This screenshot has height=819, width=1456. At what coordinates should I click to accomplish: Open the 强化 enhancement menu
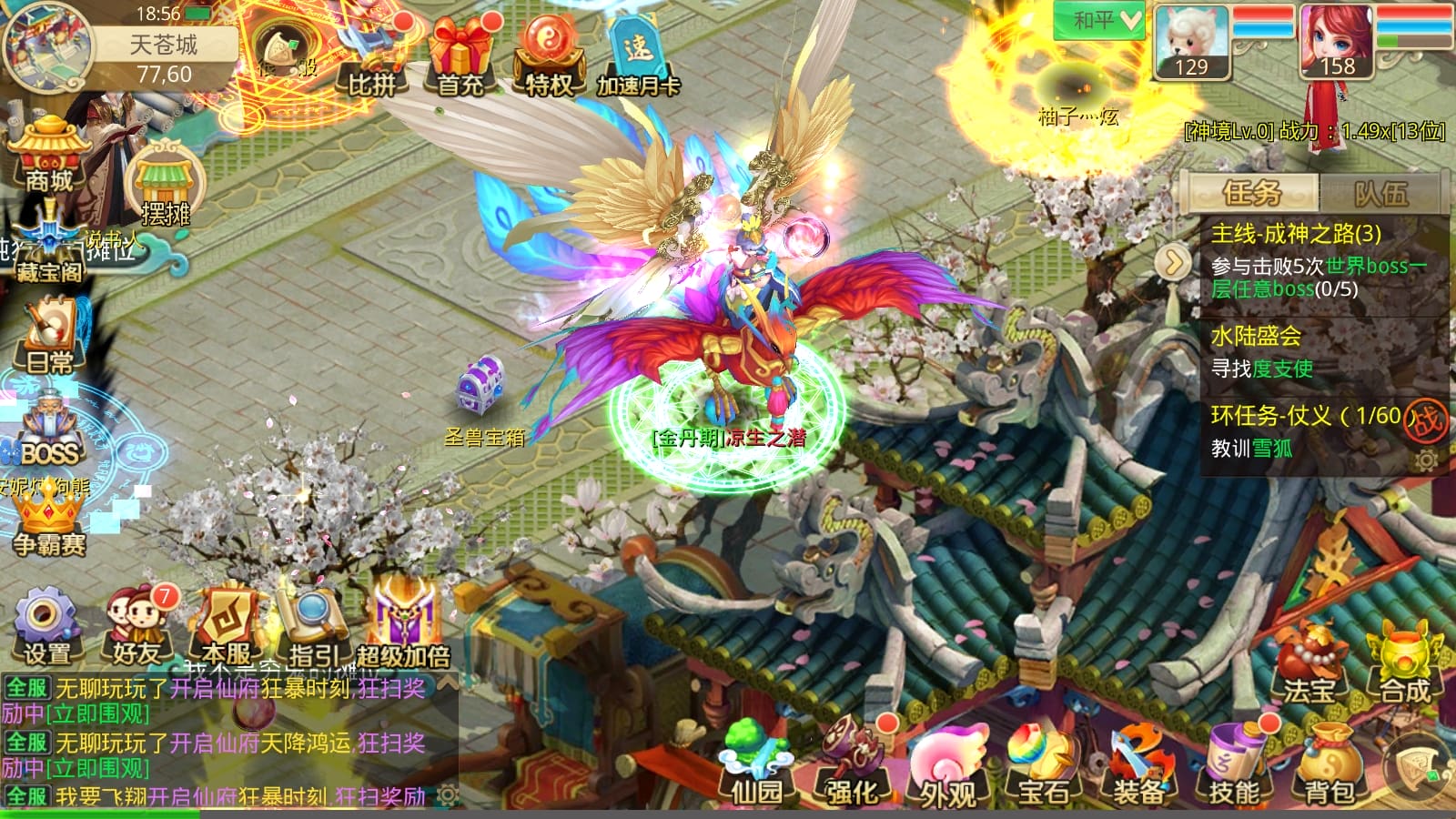pyautogui.click(x=852, y=766)
